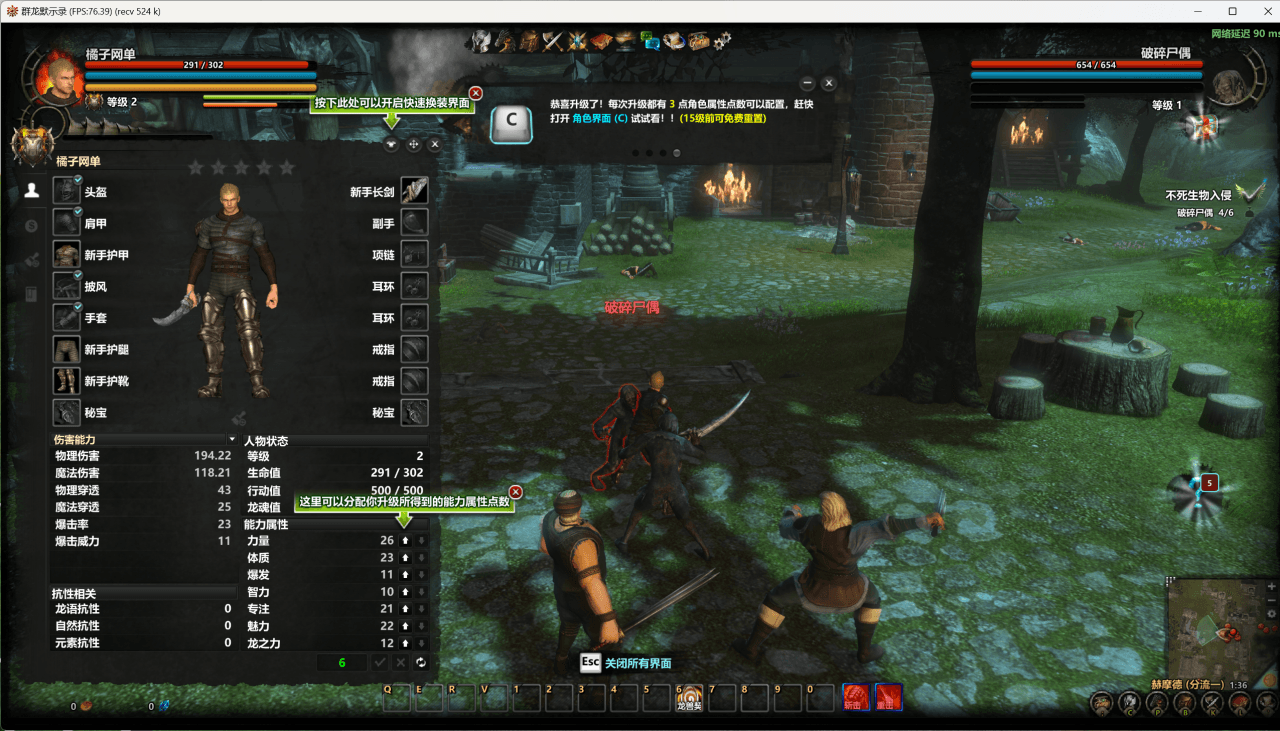1280x731 pixels.
Task: Open the 伤害能力 stats dropdown
Action: pyautogui.click(x=232, y=439)
